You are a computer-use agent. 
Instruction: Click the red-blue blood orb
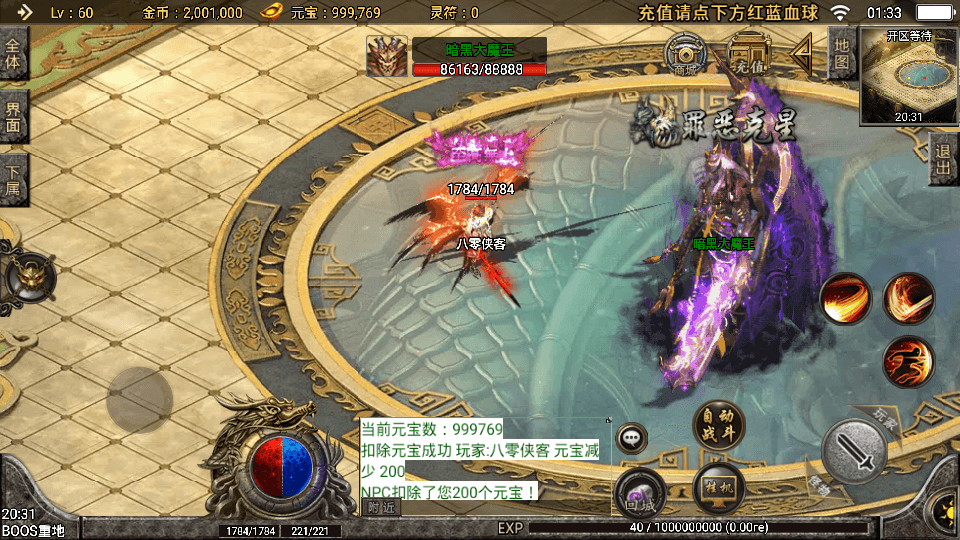coord(283,466)
